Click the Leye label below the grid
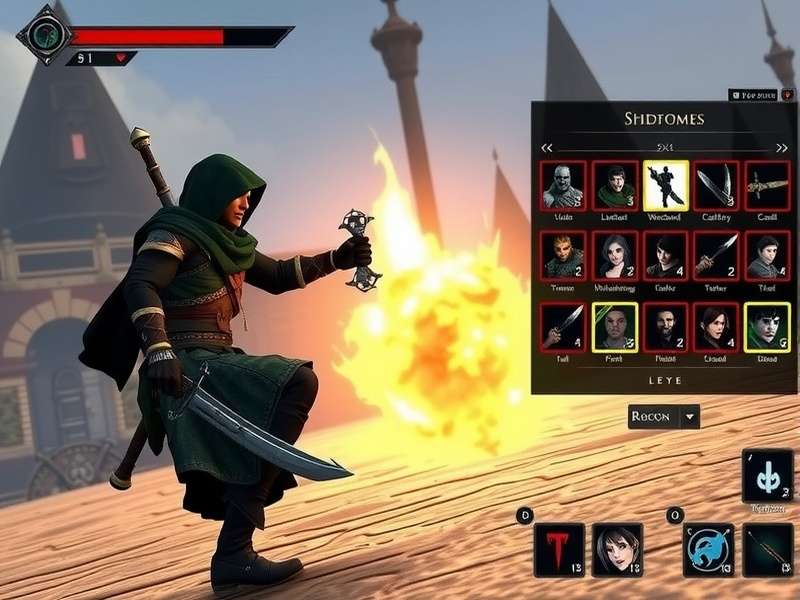The height and width of the screenshot is (600, 800). pyautogui.click(x=665, y=381)
